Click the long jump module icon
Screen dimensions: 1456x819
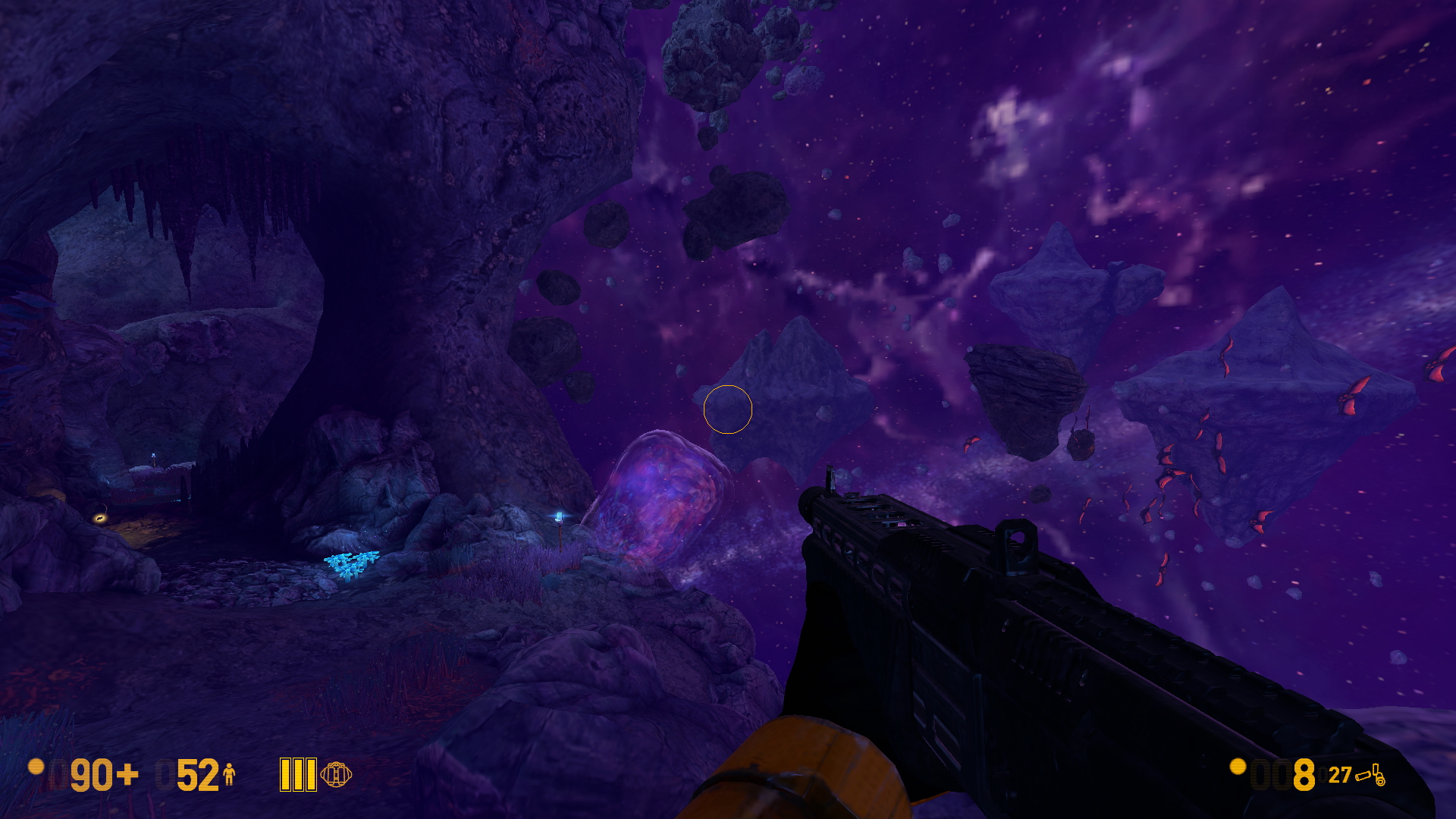pyautogui.click(x=336, y=774)
